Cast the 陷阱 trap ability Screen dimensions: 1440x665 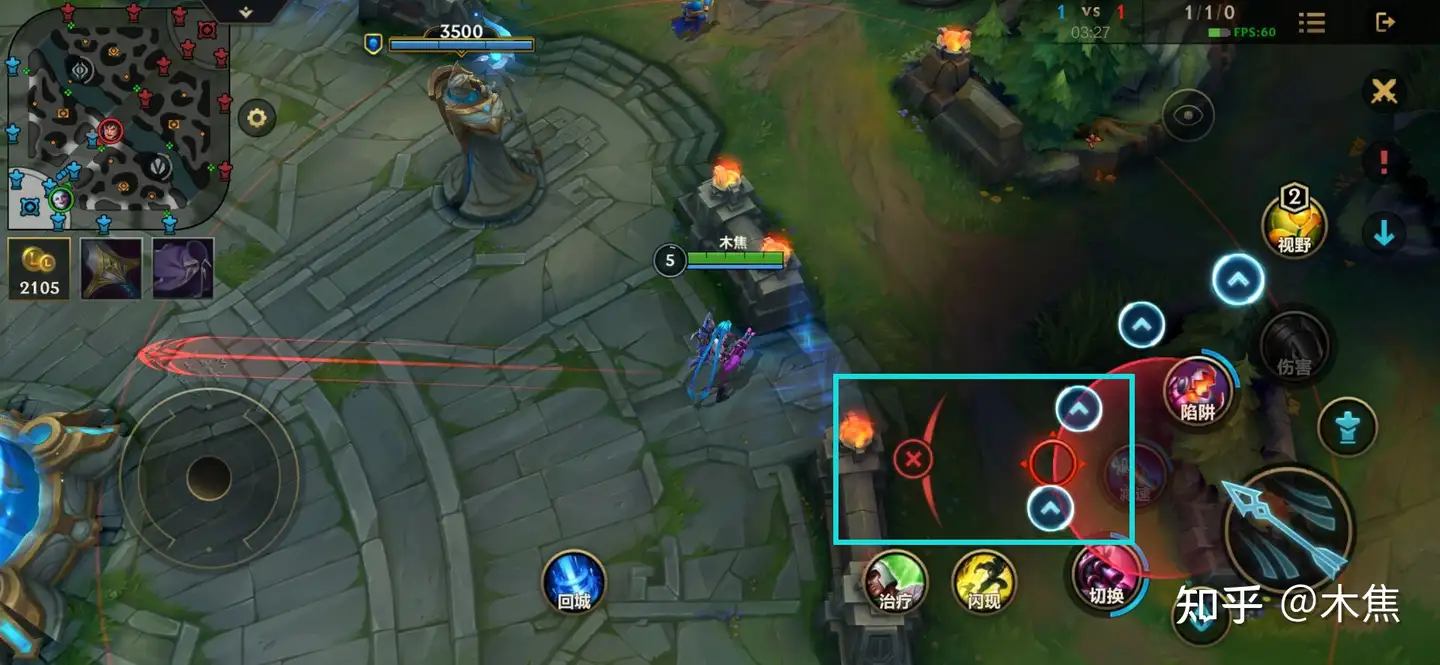1198,390
